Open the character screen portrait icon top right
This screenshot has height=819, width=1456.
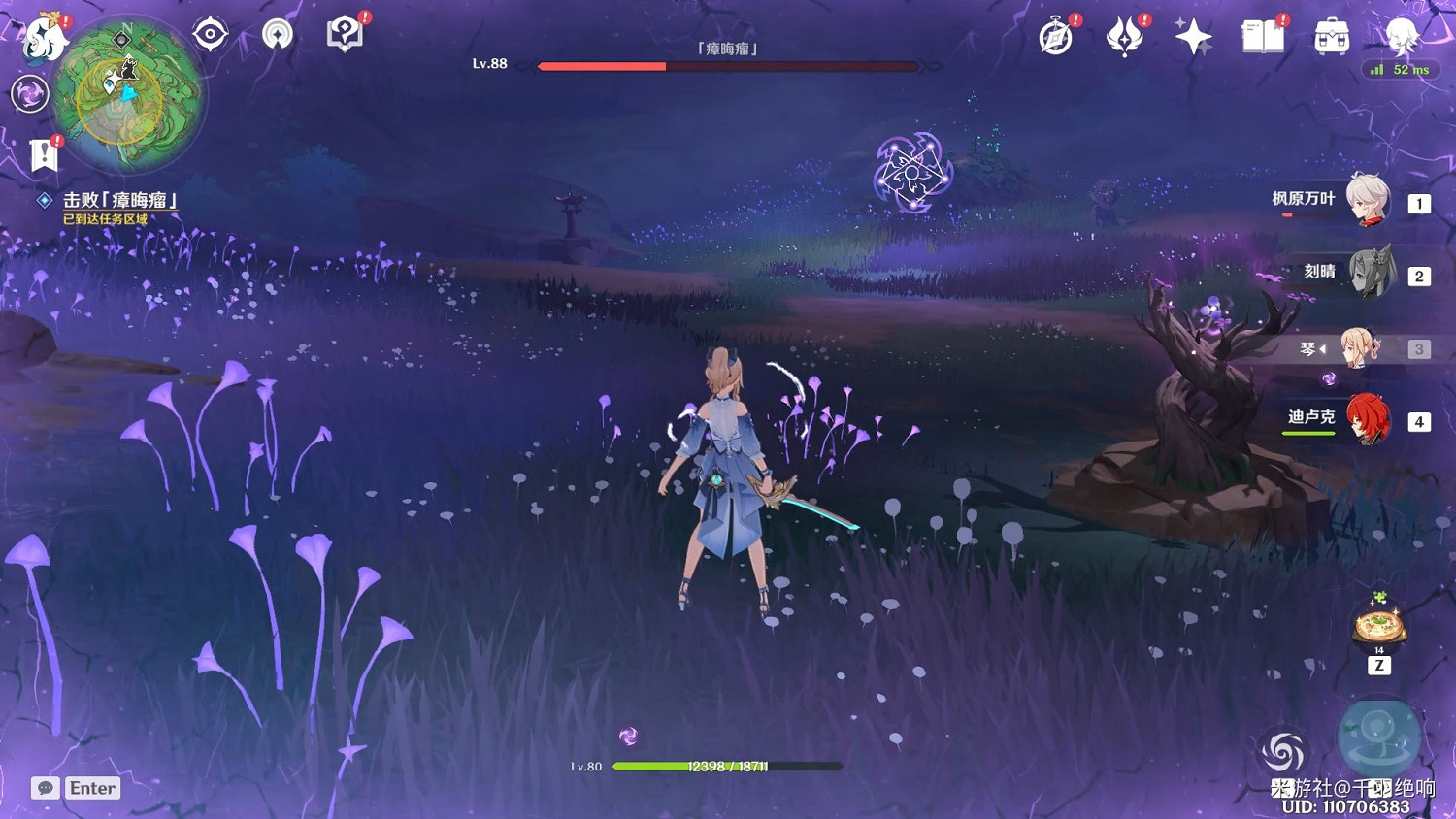pos(1400,37)
